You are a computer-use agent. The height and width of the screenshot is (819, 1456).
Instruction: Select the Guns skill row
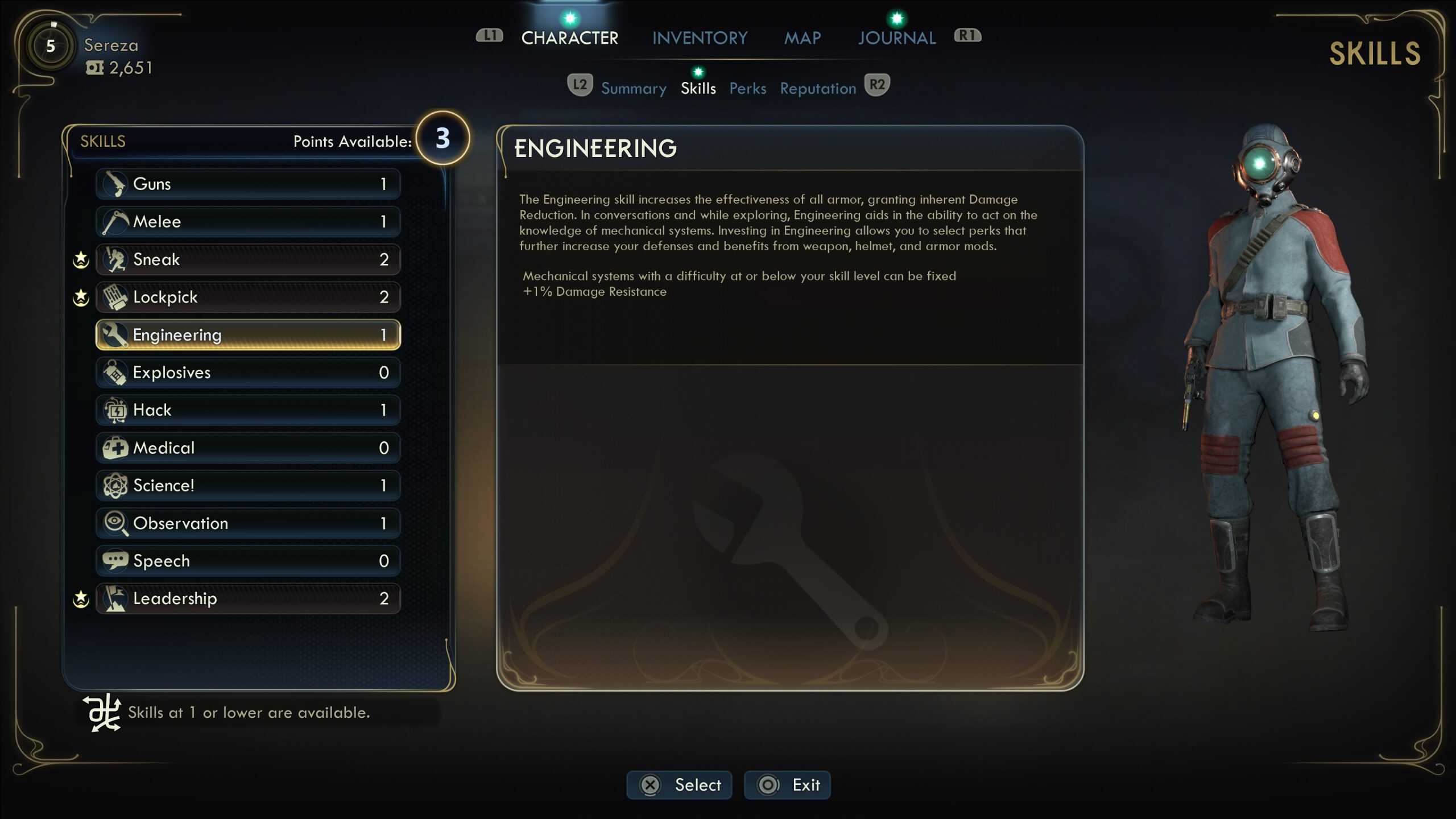[248, 184]
